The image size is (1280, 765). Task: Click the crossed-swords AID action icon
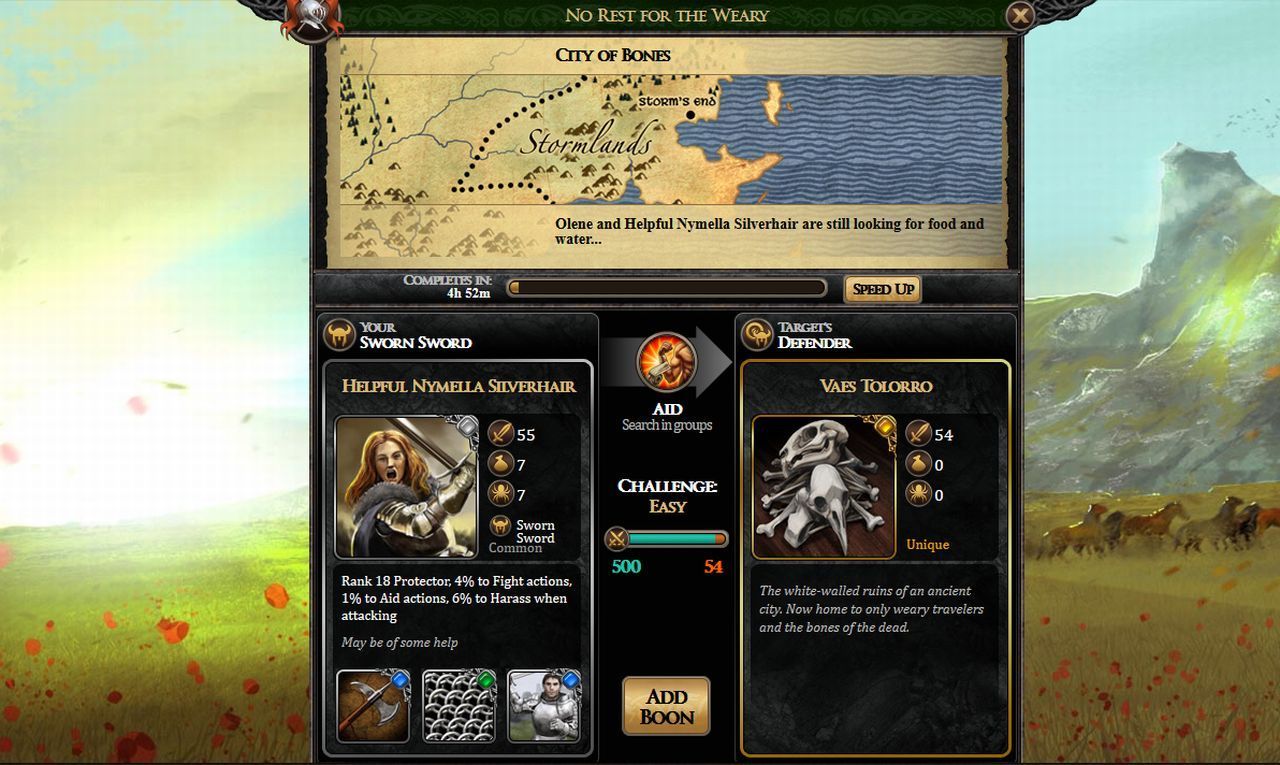point(666,365)
